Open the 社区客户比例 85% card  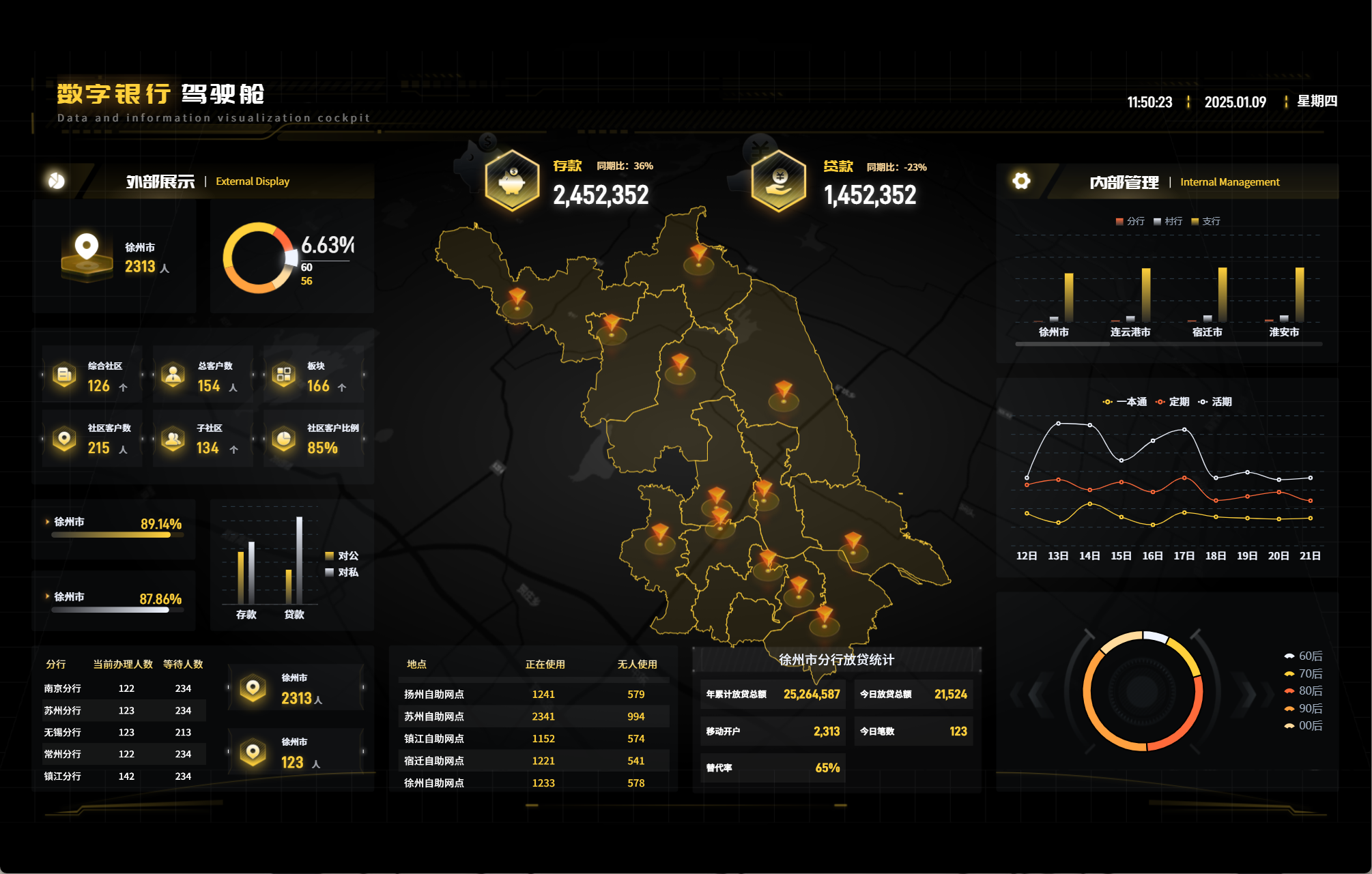pyautogui.click(x=315, y=439)
